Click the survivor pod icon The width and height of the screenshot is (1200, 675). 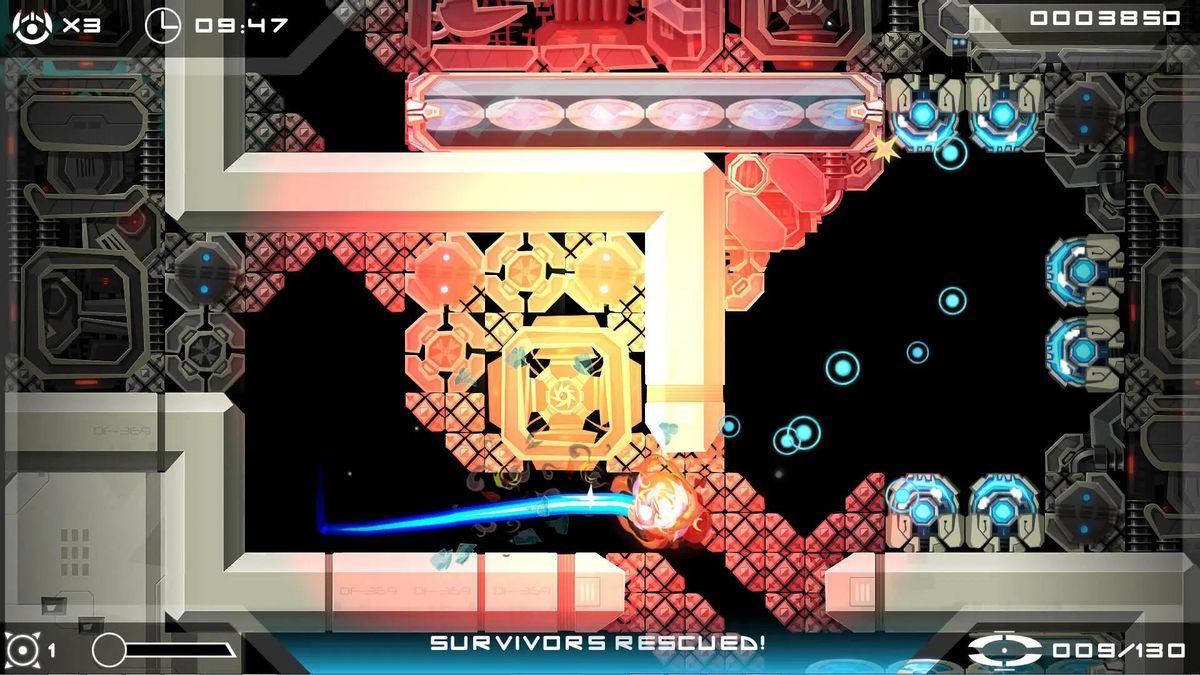1004,649
